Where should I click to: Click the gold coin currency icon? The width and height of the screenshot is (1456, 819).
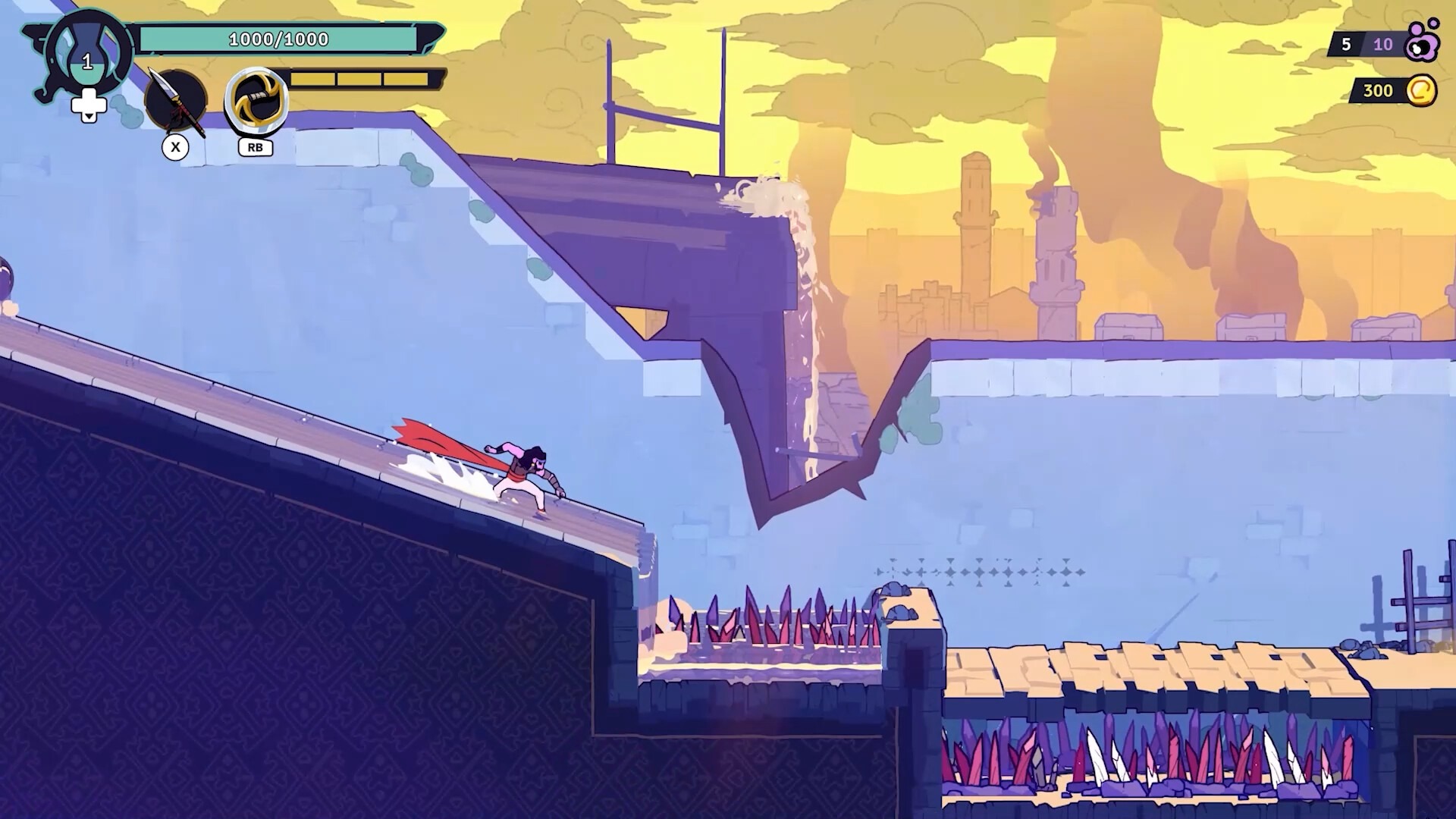pyautogui.click(x=1420, y=90)
